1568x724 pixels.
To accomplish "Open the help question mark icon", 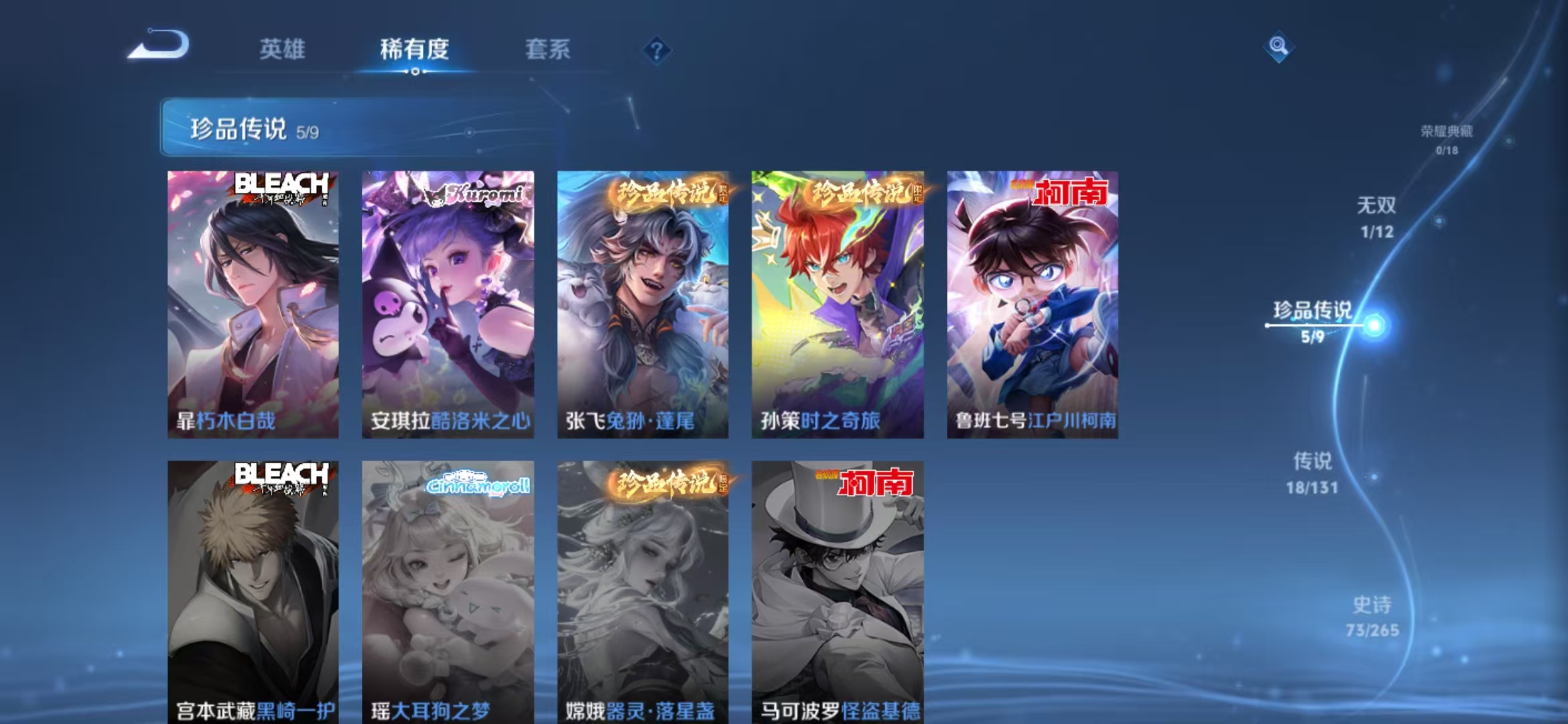I will pos(657,49).
